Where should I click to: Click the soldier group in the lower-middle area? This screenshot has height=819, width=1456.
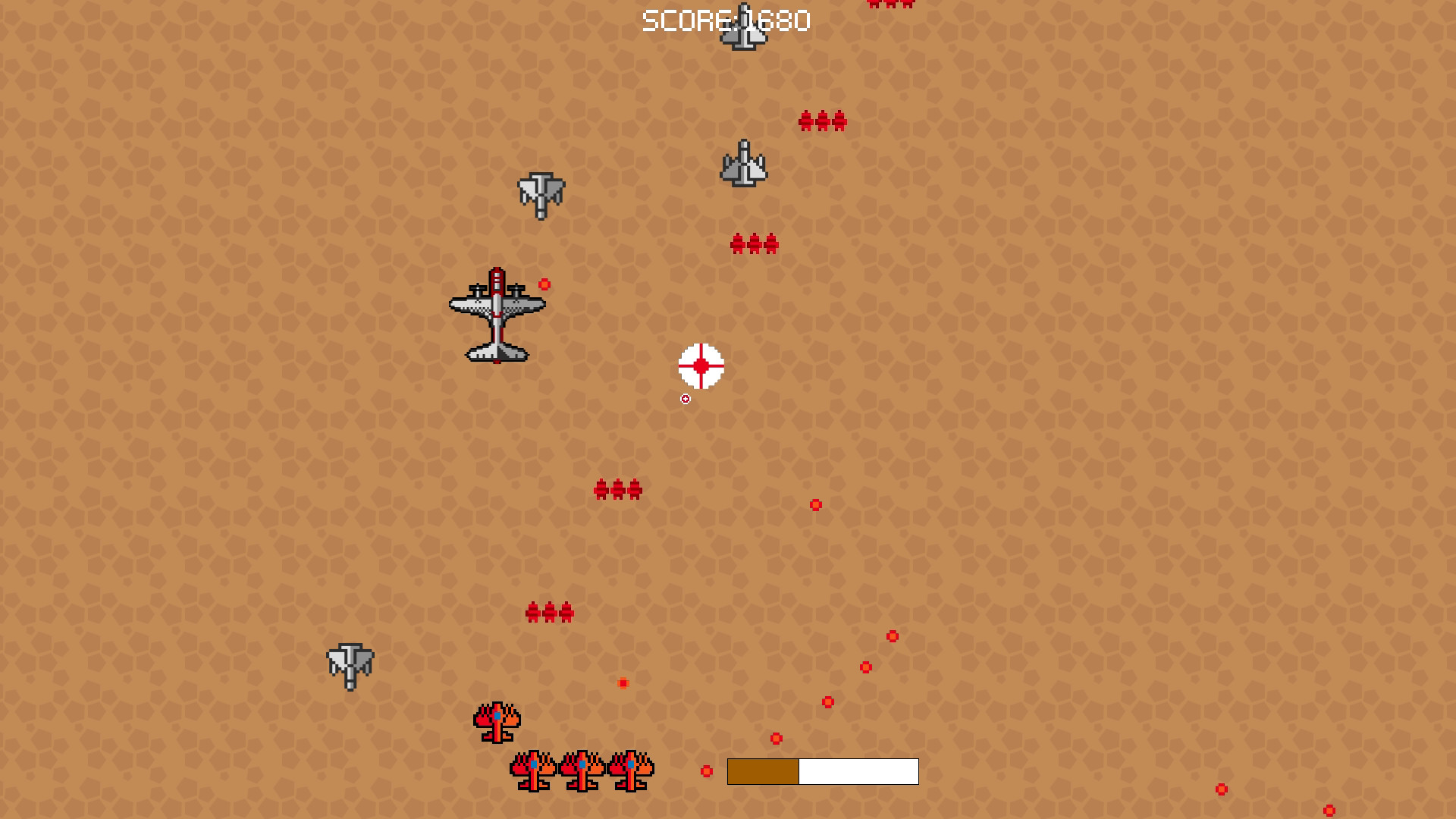coord(549,611)
